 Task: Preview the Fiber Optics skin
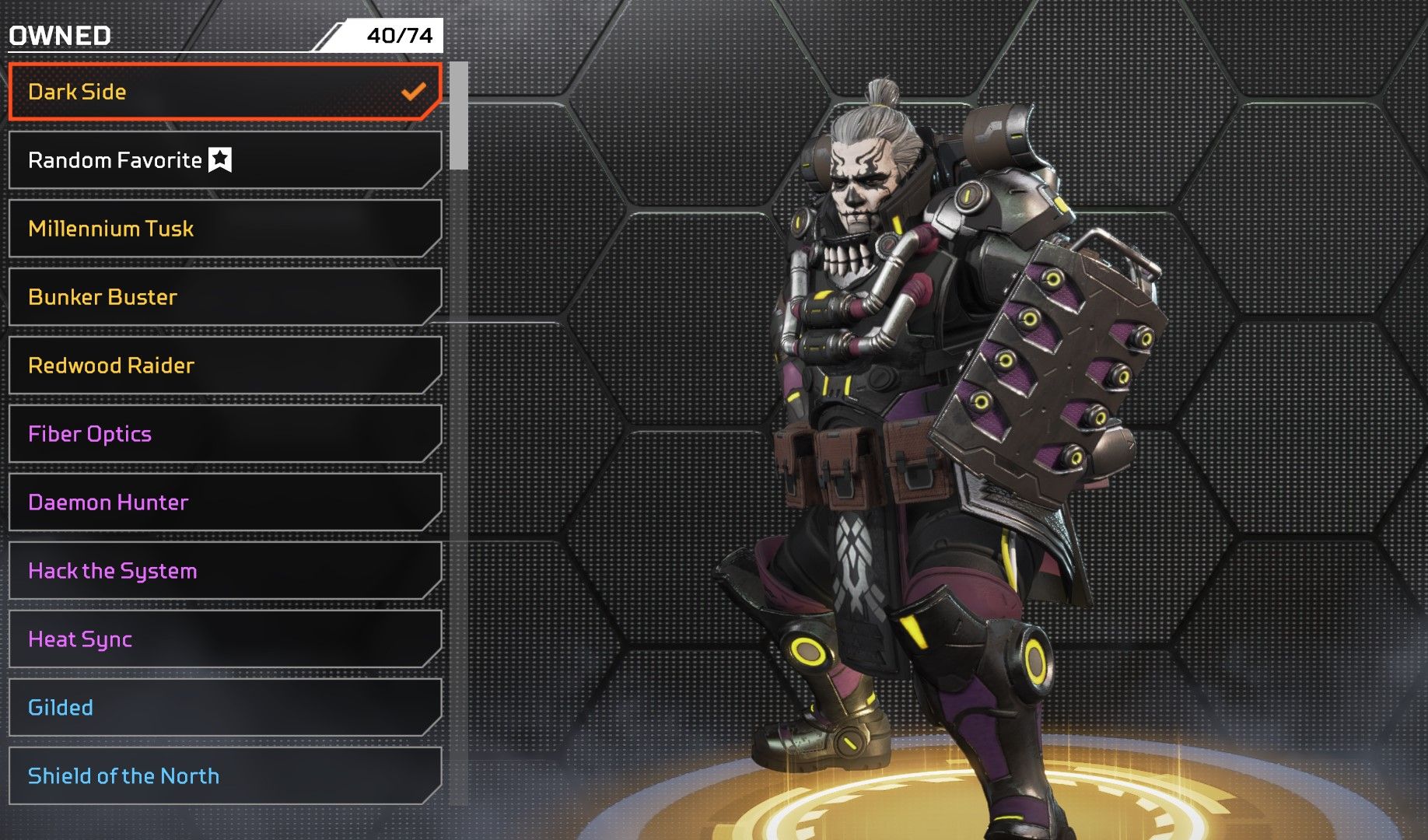tap(224, 434)
